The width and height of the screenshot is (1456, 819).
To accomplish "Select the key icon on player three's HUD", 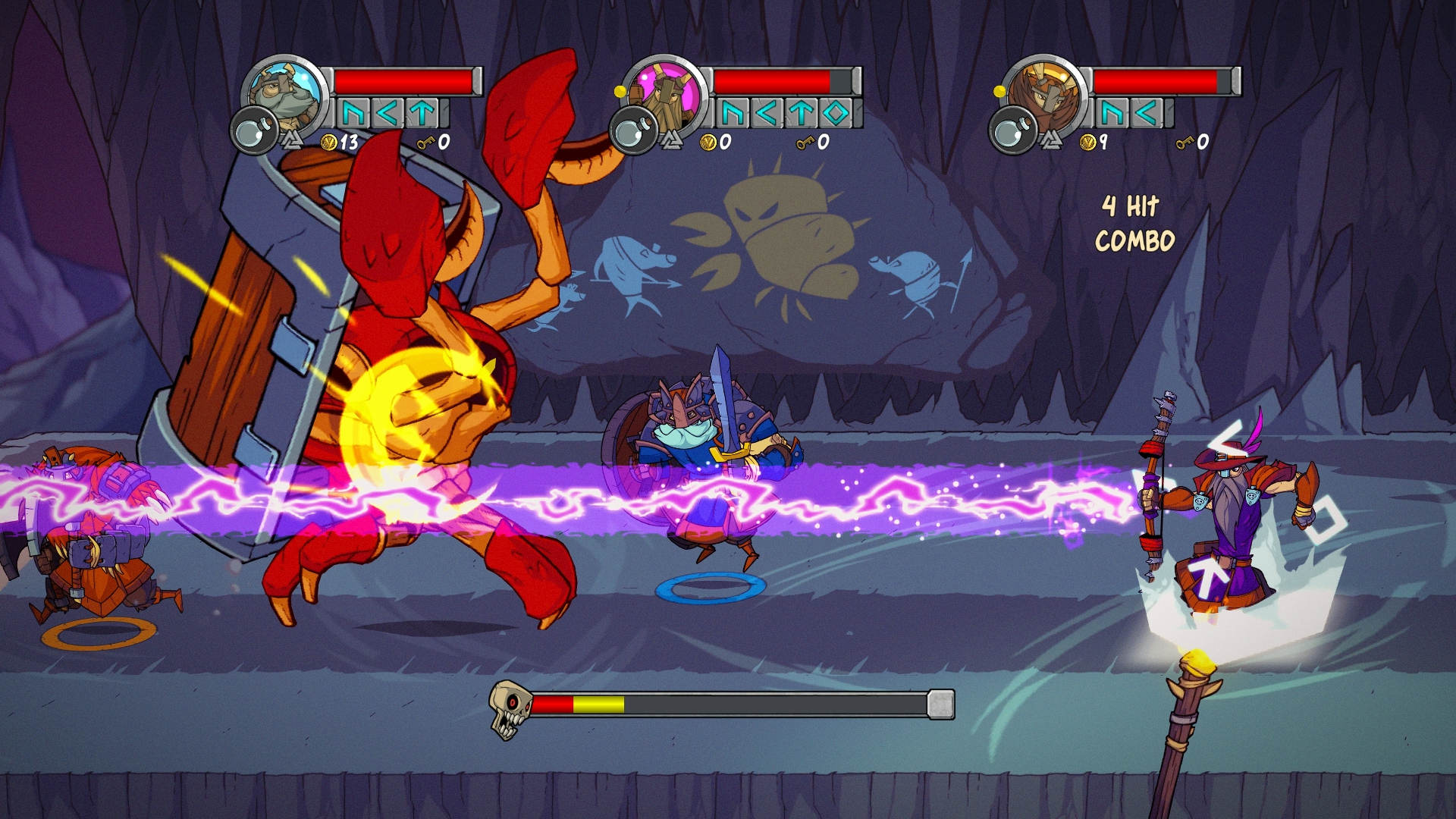I will tap(1185, 143).
